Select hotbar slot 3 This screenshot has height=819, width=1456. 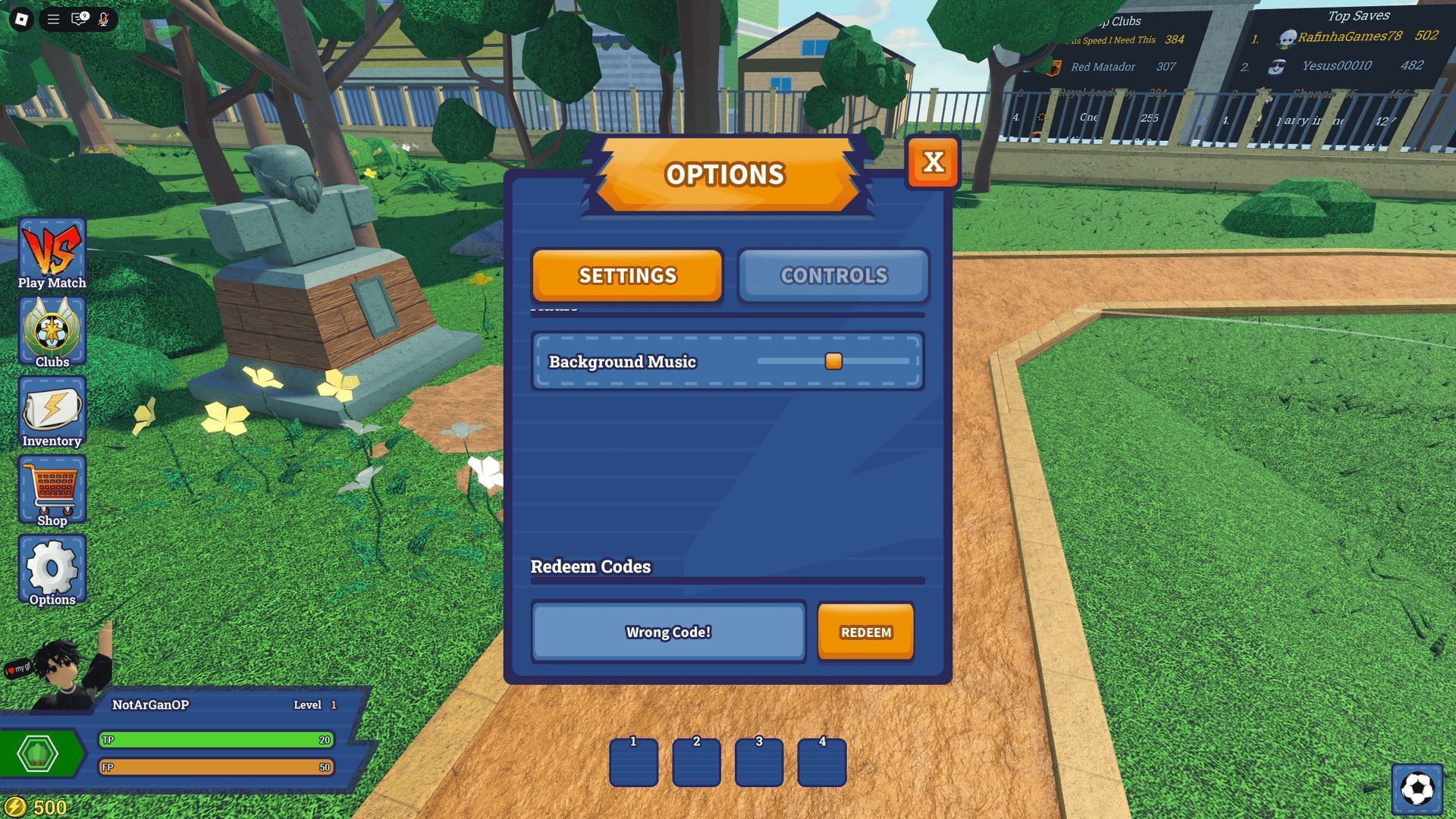point(759,762)
